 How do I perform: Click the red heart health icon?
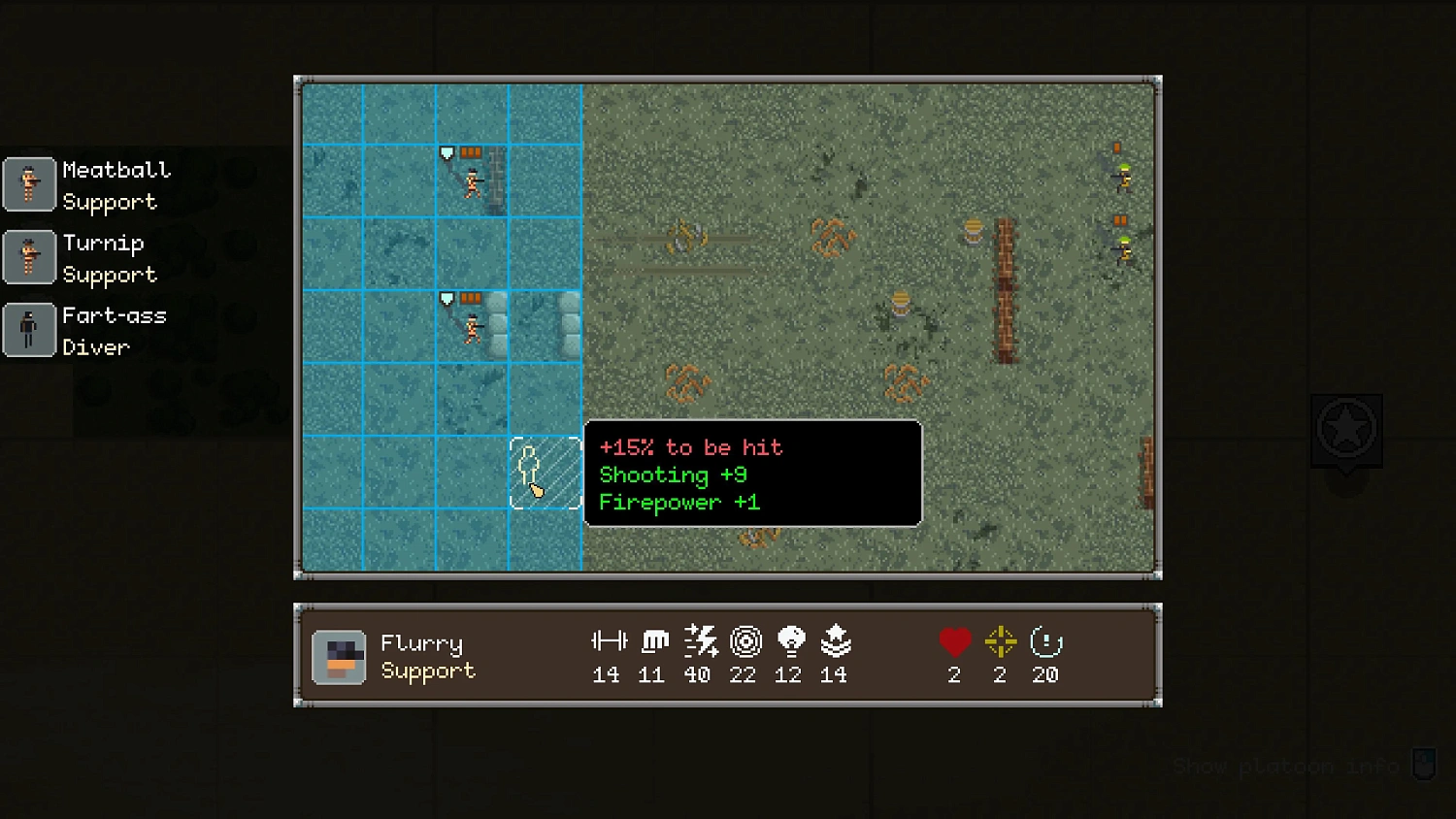pyautogui.click(x=954, y=640)
